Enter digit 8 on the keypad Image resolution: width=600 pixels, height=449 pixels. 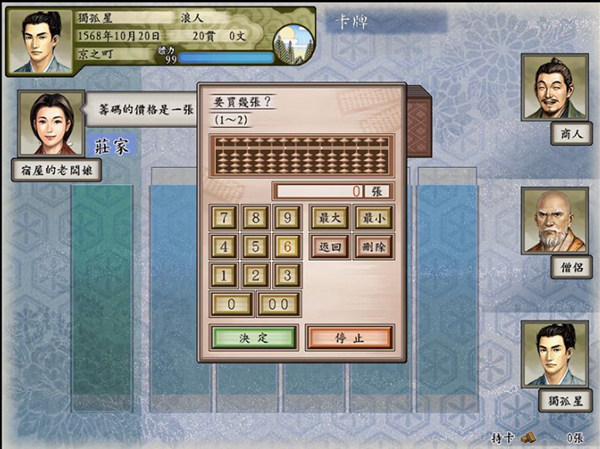(257, 217)
